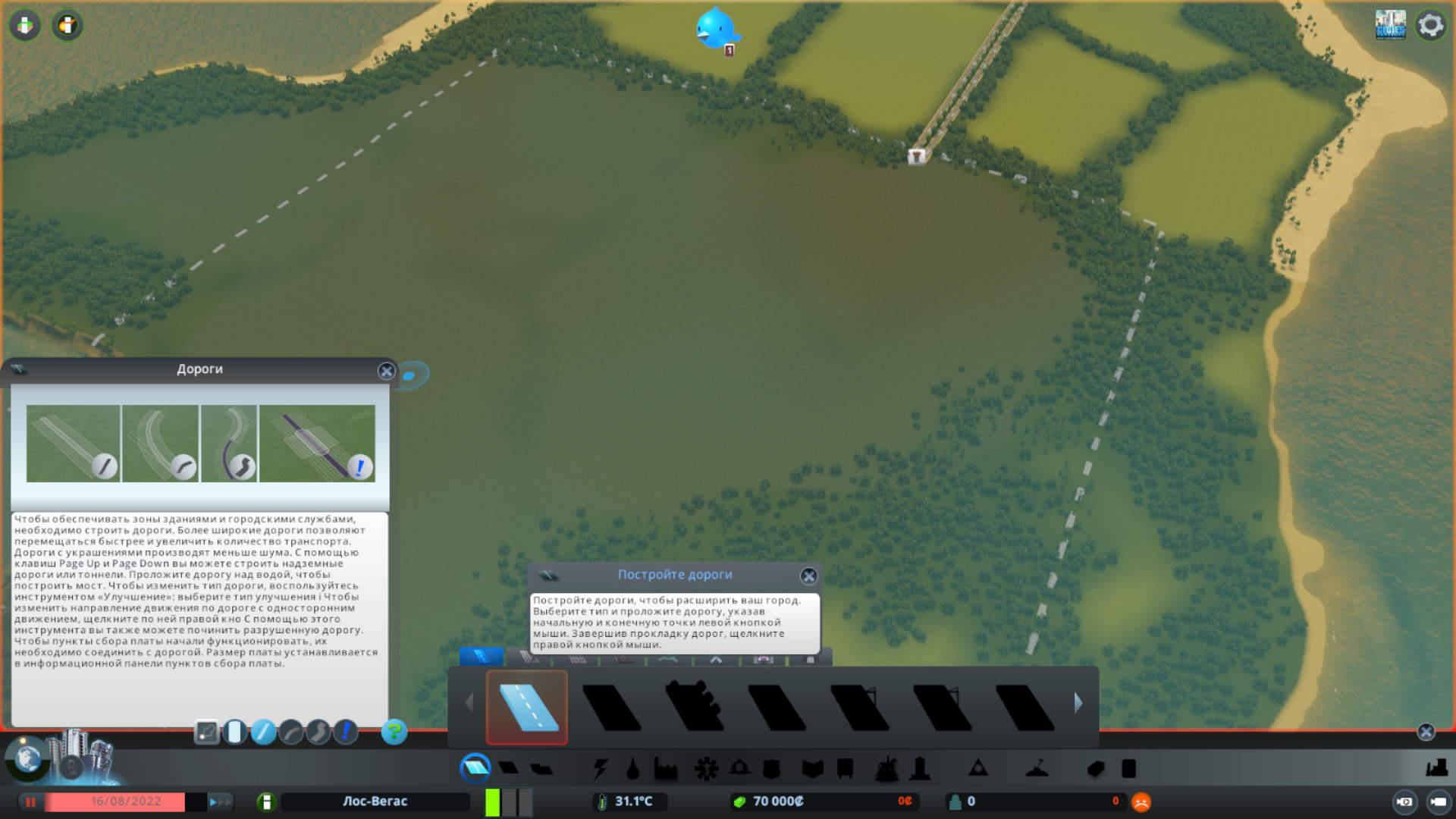Select the freeform road drawing mode
The height and width of the screenshot is (819, 1456).
click(318, 732)
